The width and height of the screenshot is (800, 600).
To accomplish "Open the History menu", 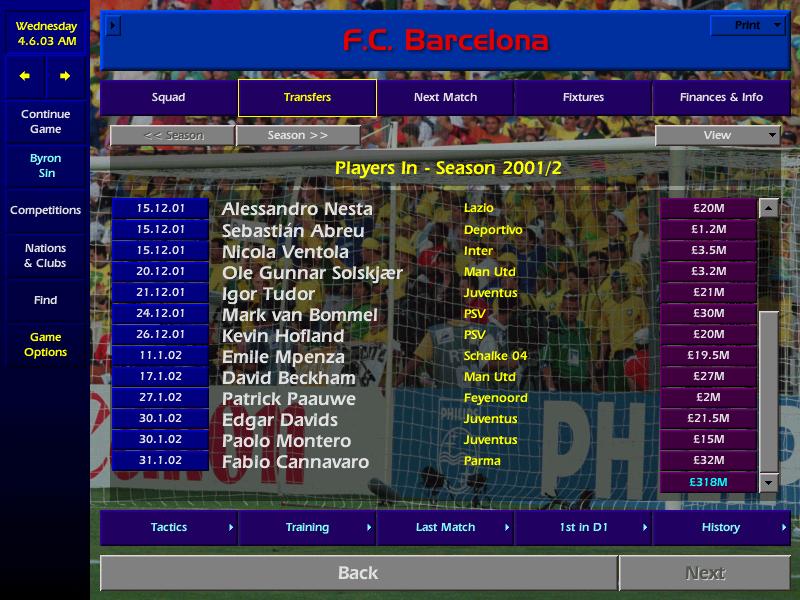I will click(x=721, y=527).
